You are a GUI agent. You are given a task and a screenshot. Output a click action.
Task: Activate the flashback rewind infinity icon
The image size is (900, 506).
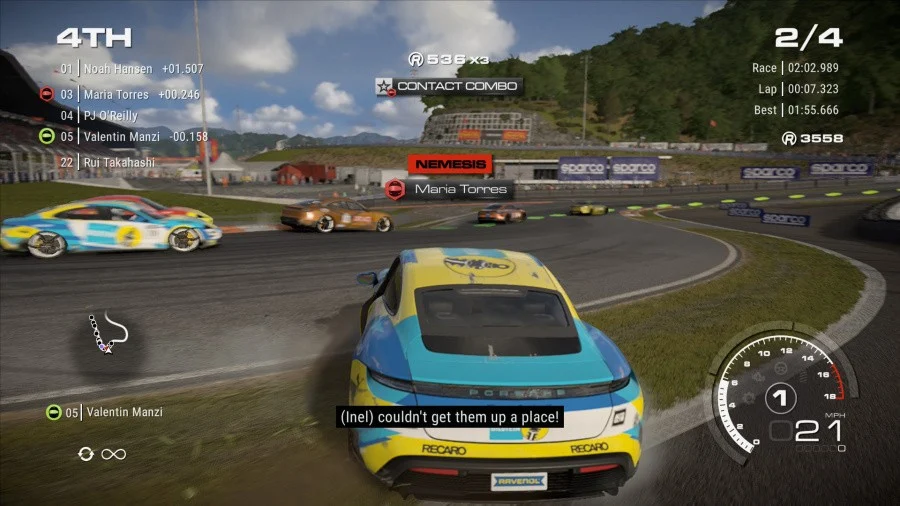tap(103, 454)
